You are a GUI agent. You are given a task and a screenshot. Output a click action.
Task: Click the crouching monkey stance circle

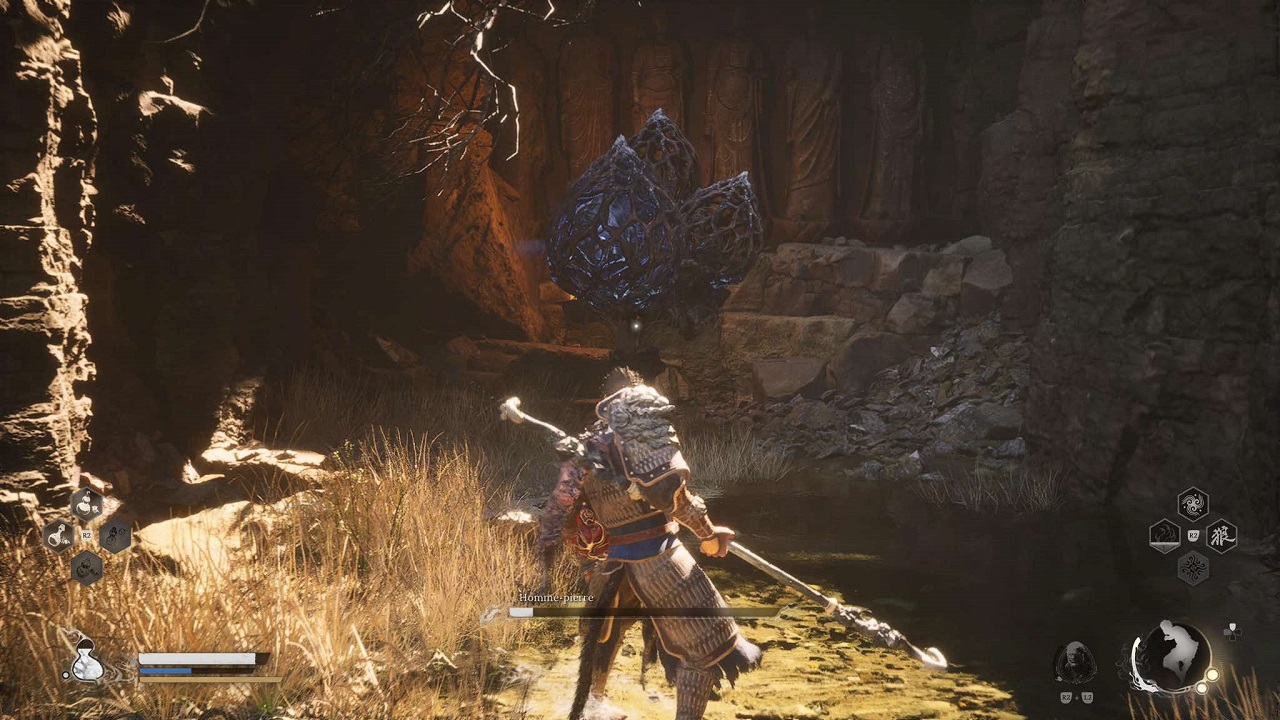(x=1172, y=657)
